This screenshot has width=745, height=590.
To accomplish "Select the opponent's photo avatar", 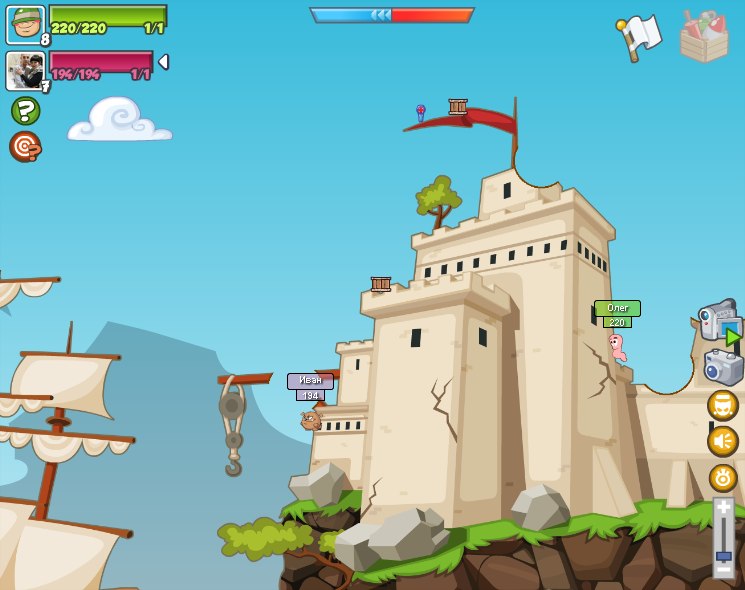I will 25,70.
